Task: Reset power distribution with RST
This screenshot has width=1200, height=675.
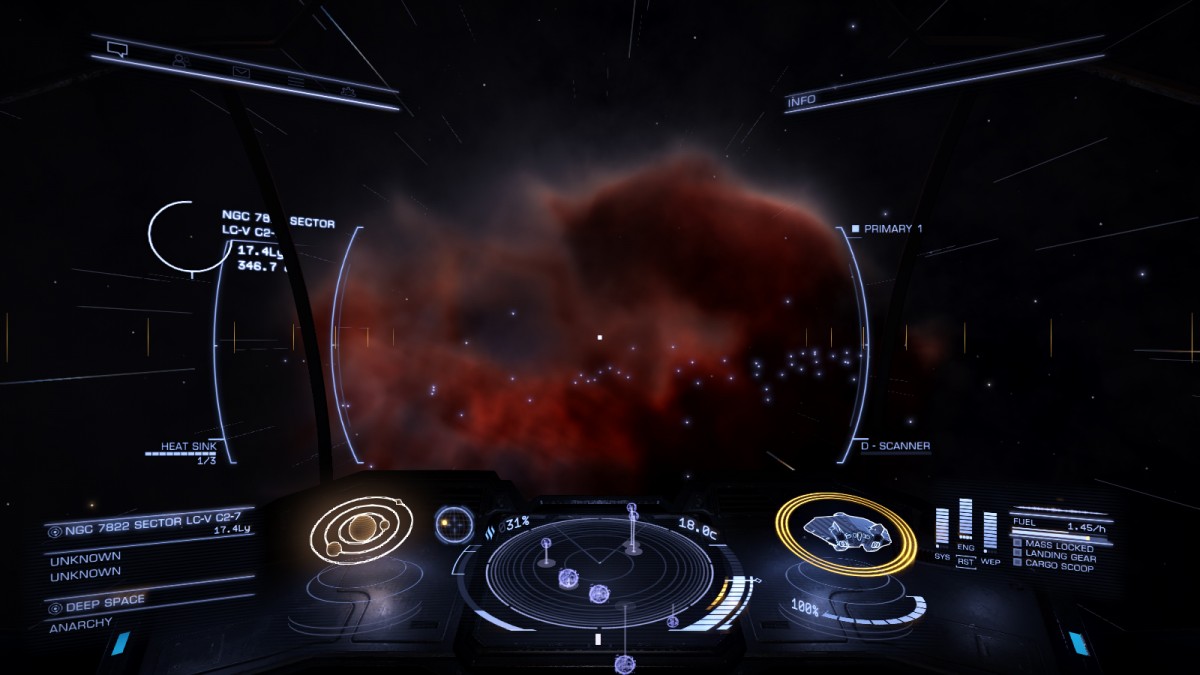Action: click(x=966, y=562)
